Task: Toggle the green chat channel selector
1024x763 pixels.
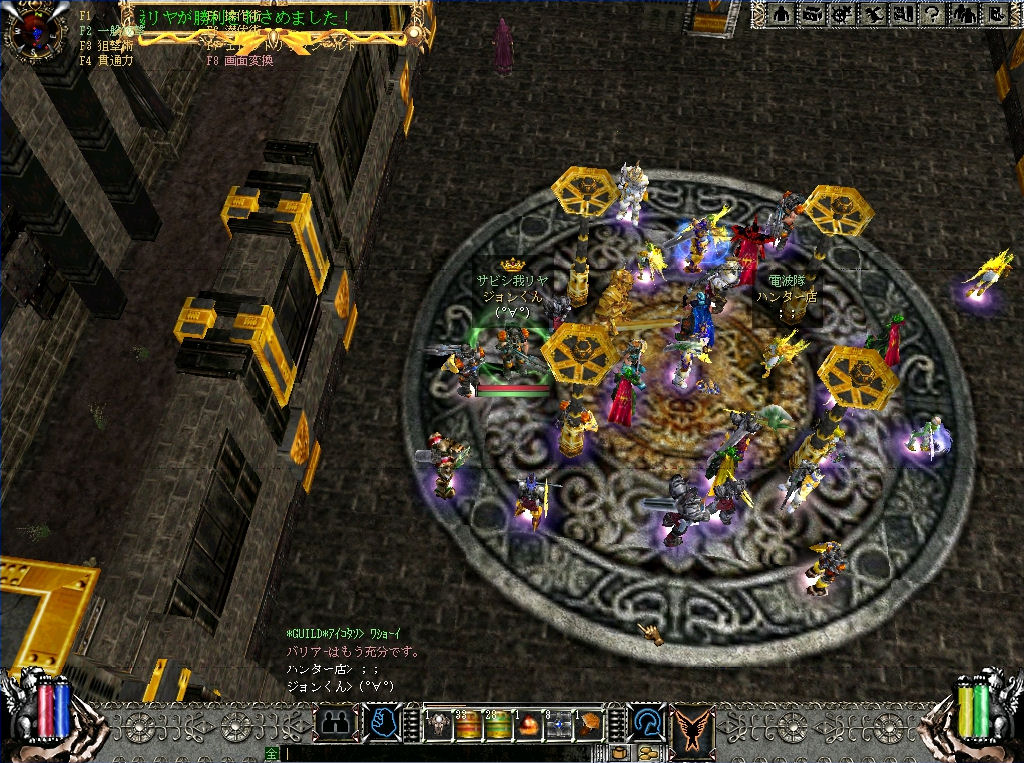Action: pos(272,753)
